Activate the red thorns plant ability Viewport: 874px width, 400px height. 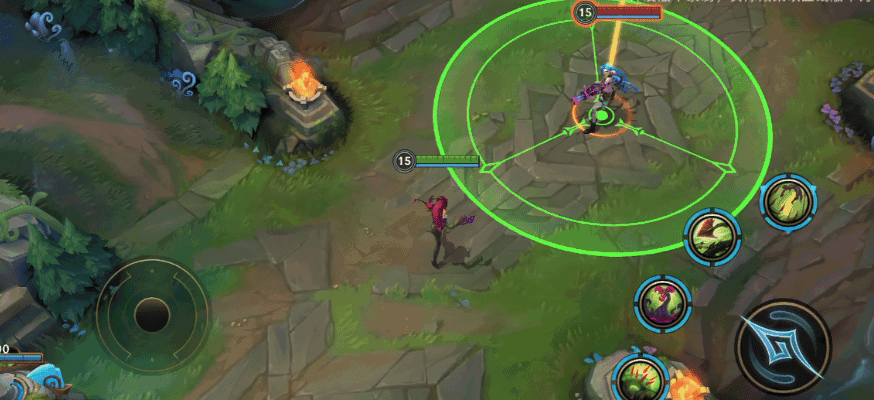pyautogui.click(x=639, y=377)
